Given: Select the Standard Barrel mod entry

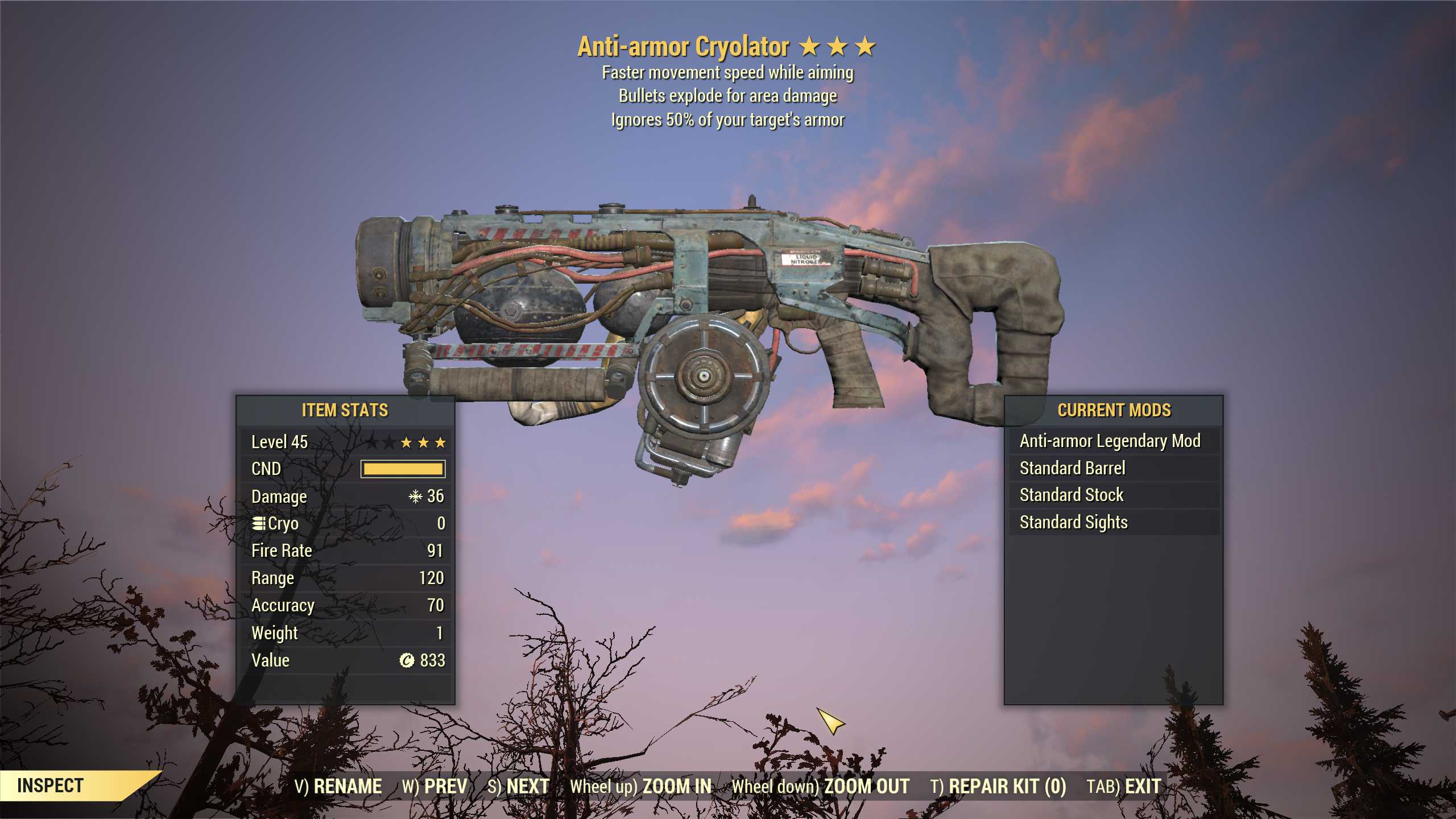Looking at the screenshot, I should pos(1073,468).
